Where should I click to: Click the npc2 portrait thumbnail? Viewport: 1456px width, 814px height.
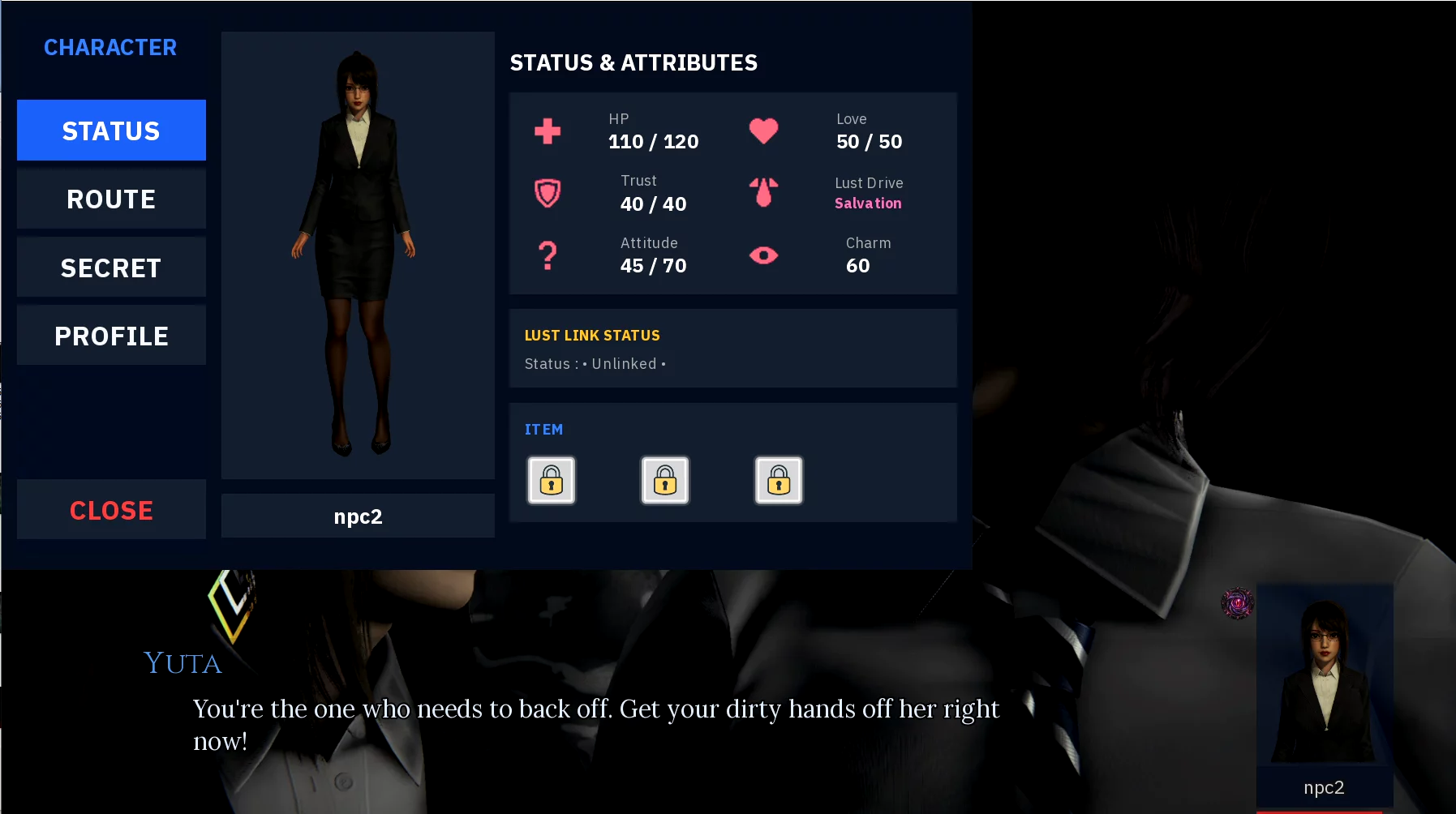1324,681
